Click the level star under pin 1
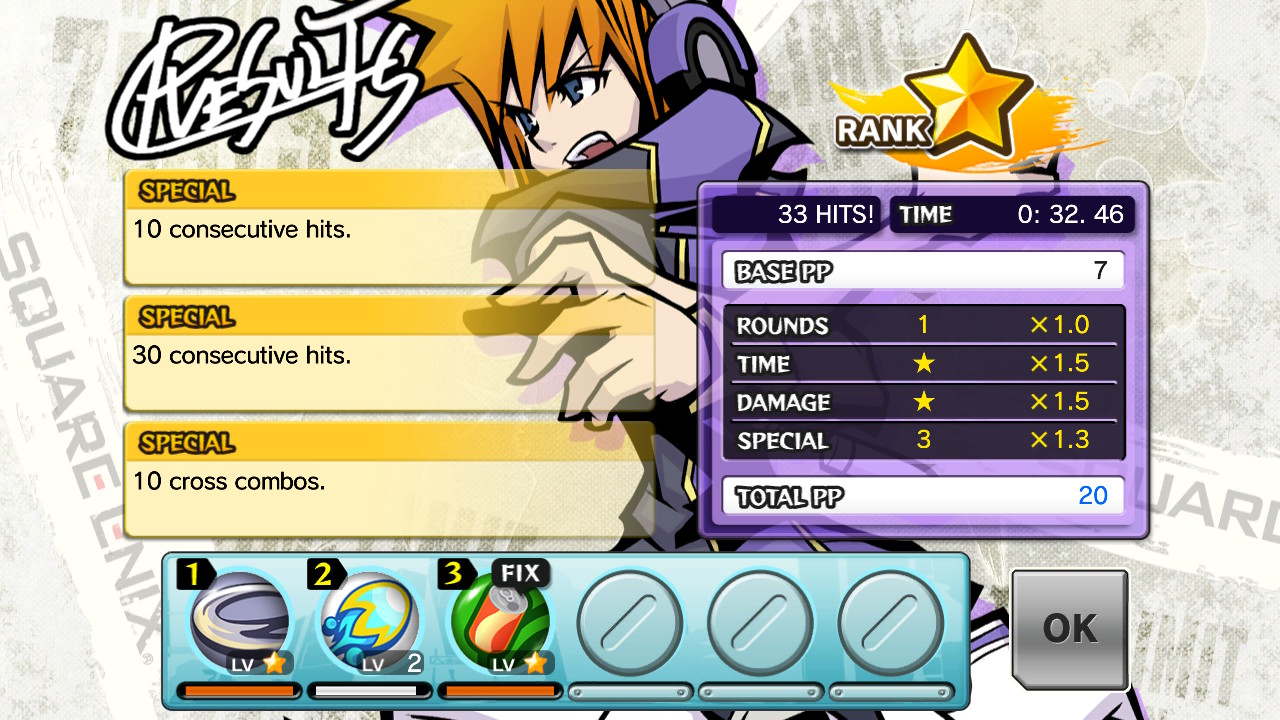 [275, 662]
